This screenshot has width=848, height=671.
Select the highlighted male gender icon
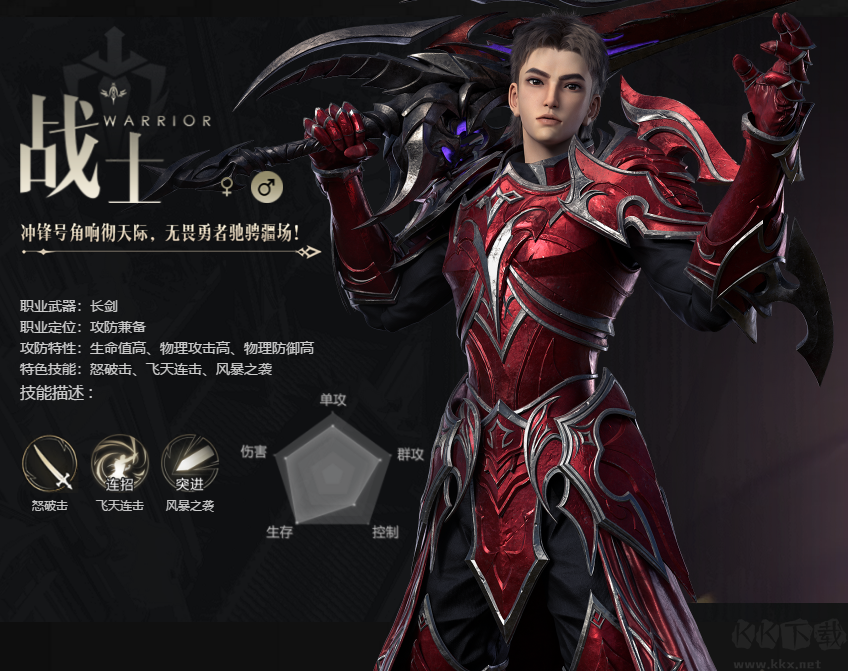pos(266,187)
